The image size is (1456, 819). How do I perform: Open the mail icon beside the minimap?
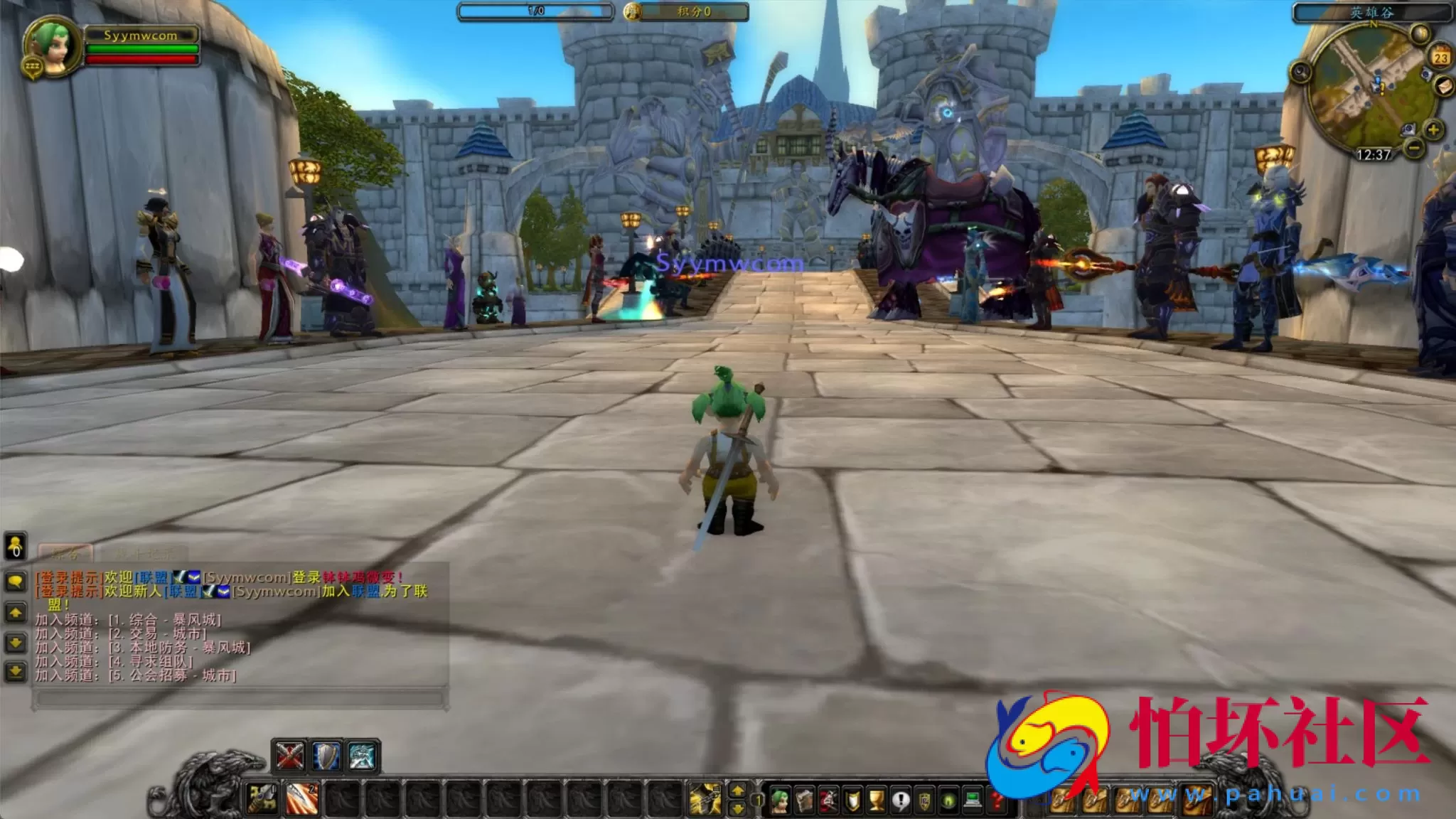(1443, 87)
